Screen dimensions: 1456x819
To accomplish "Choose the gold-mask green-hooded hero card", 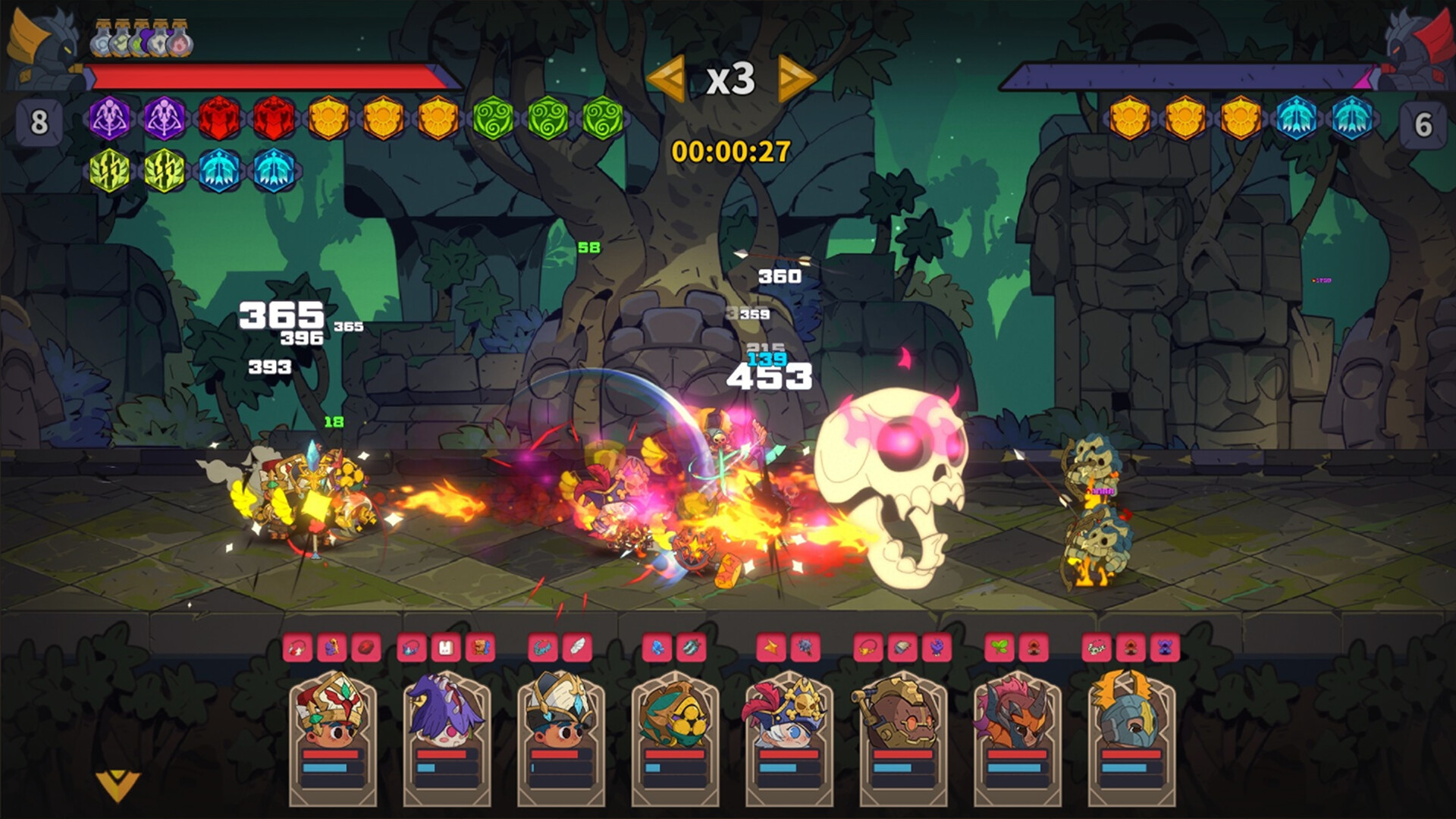I will 675,737.
